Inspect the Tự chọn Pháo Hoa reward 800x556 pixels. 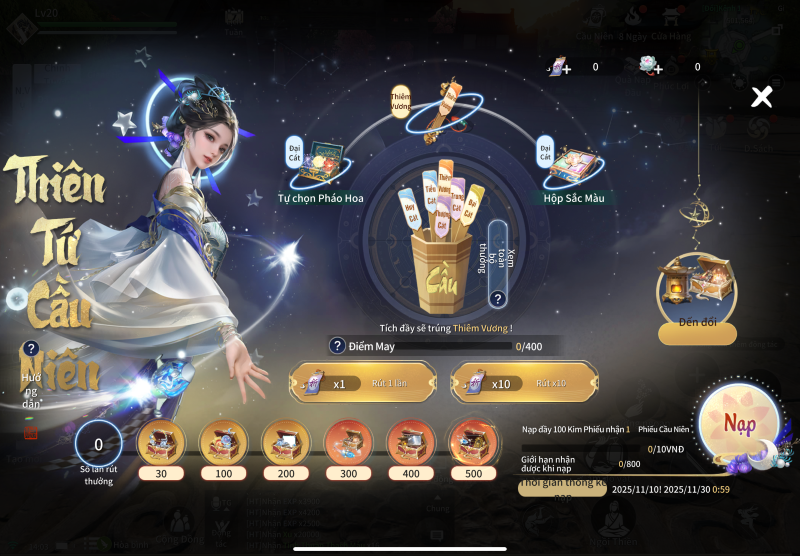(321, 163)
